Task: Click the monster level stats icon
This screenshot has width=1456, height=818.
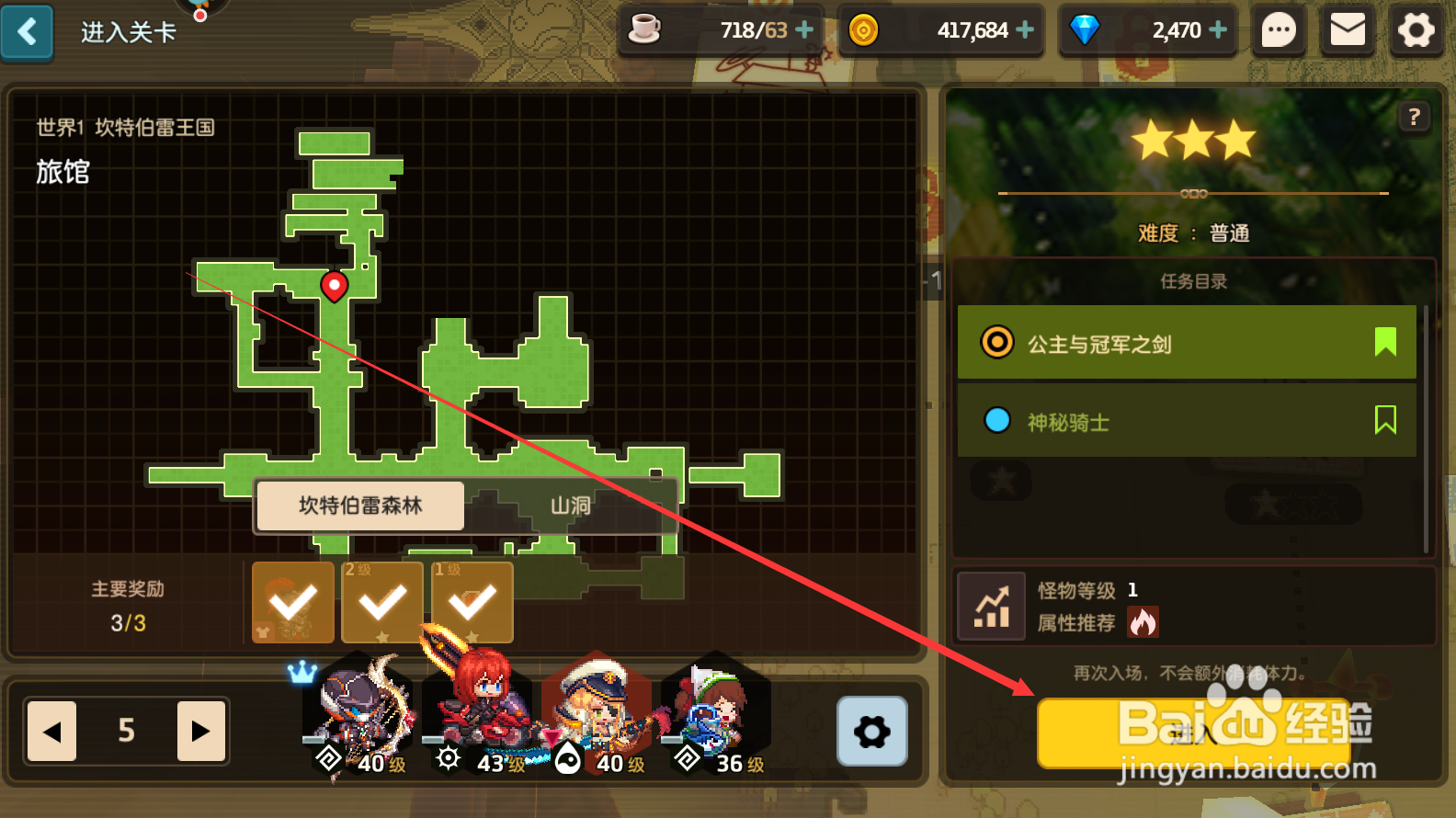Action: (x=991, y=605)
